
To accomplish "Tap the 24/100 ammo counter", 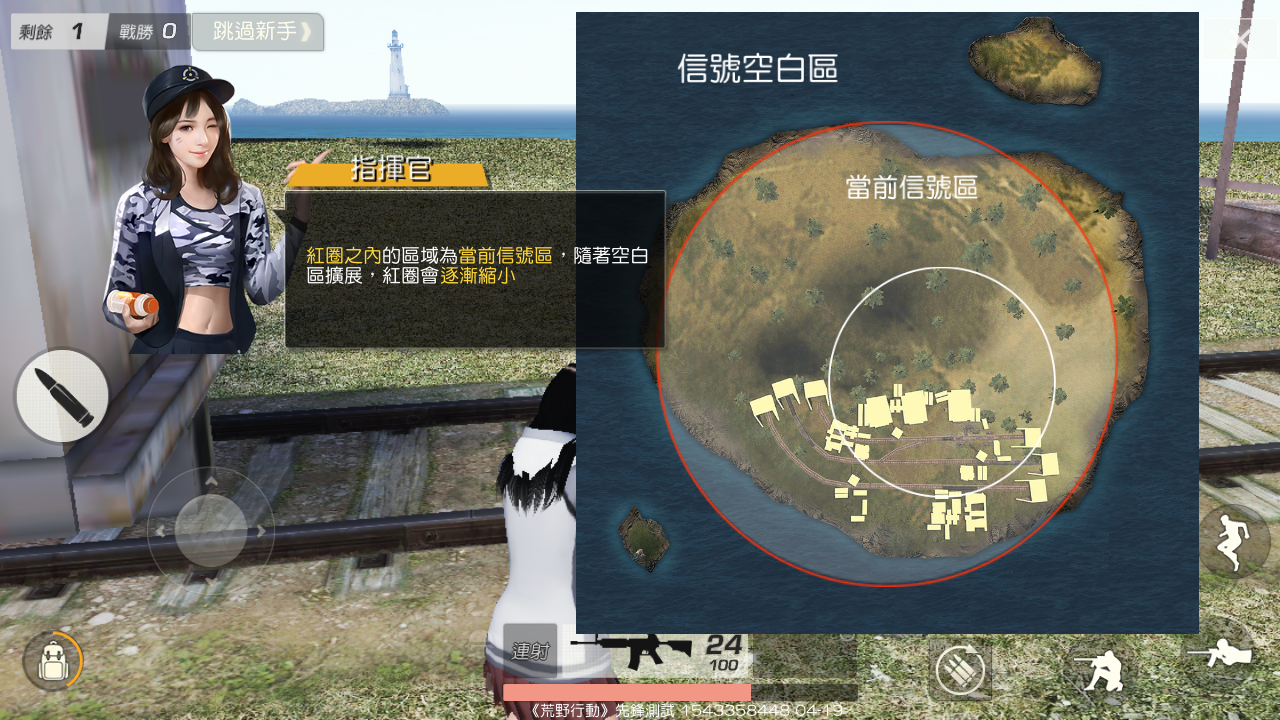I will pos(724,650).
